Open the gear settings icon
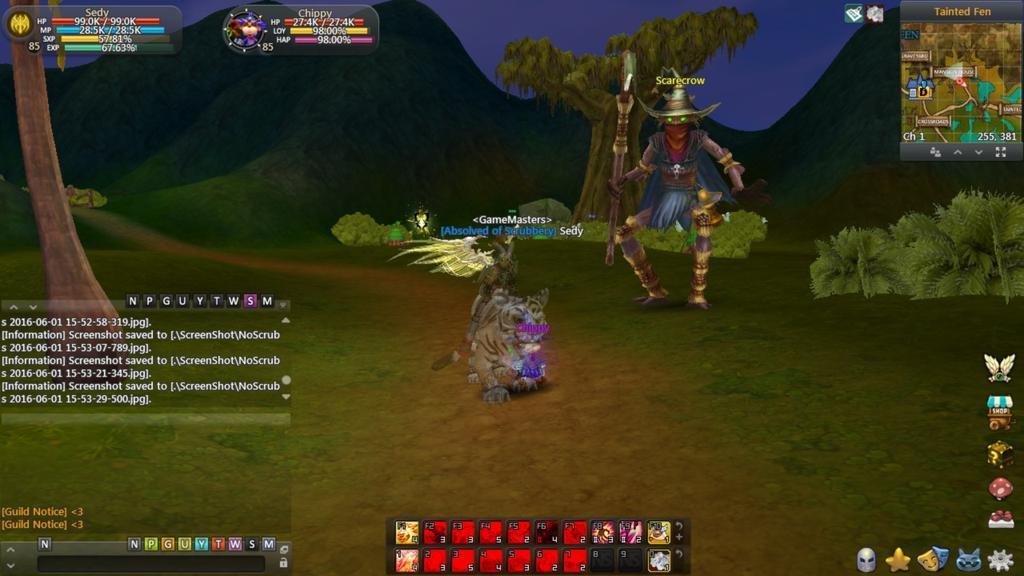Screen dimensions: 1024x576 tap(999, 560)
